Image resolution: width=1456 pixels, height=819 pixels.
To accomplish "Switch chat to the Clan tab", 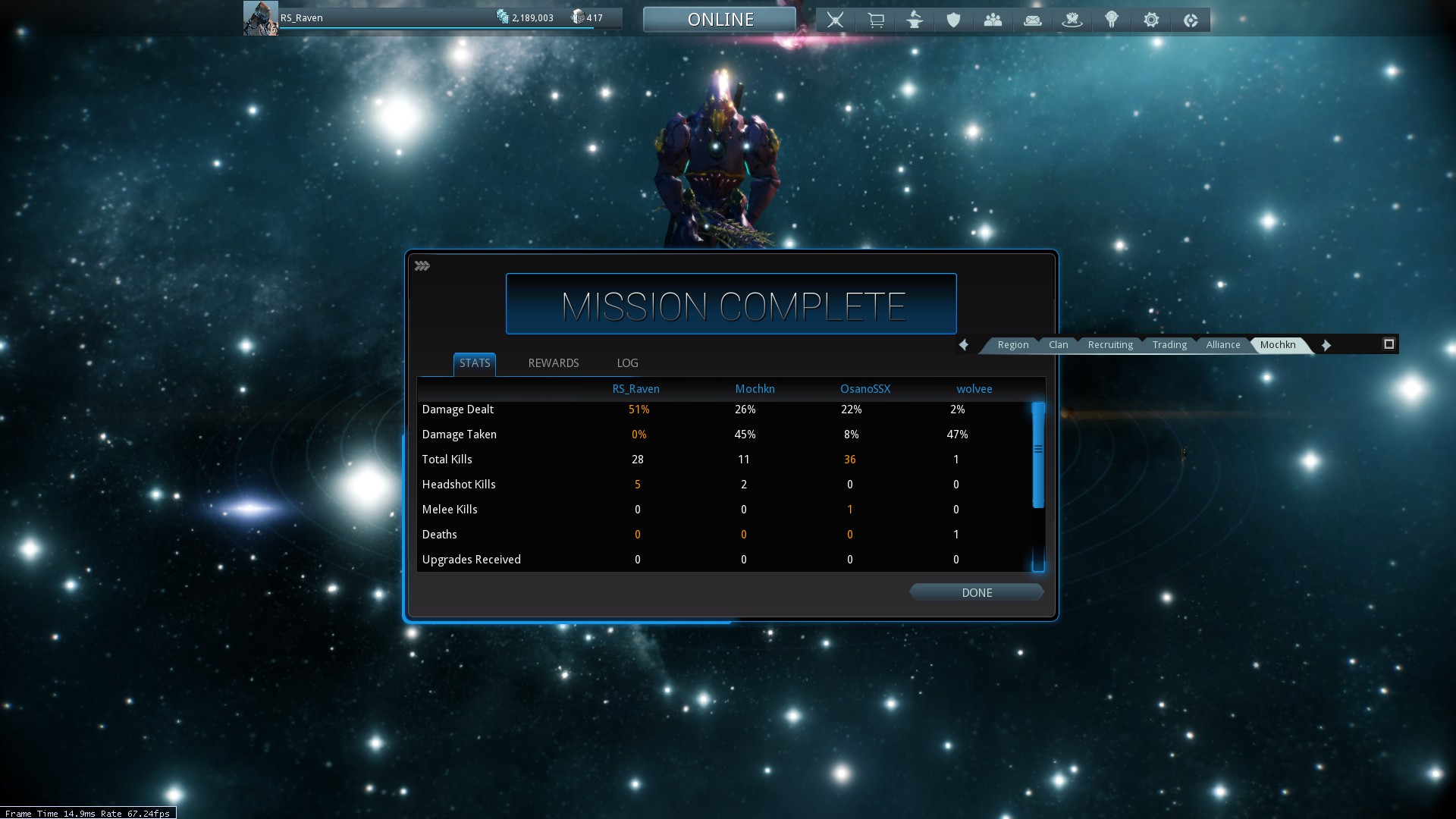I will pos(1058,345).
